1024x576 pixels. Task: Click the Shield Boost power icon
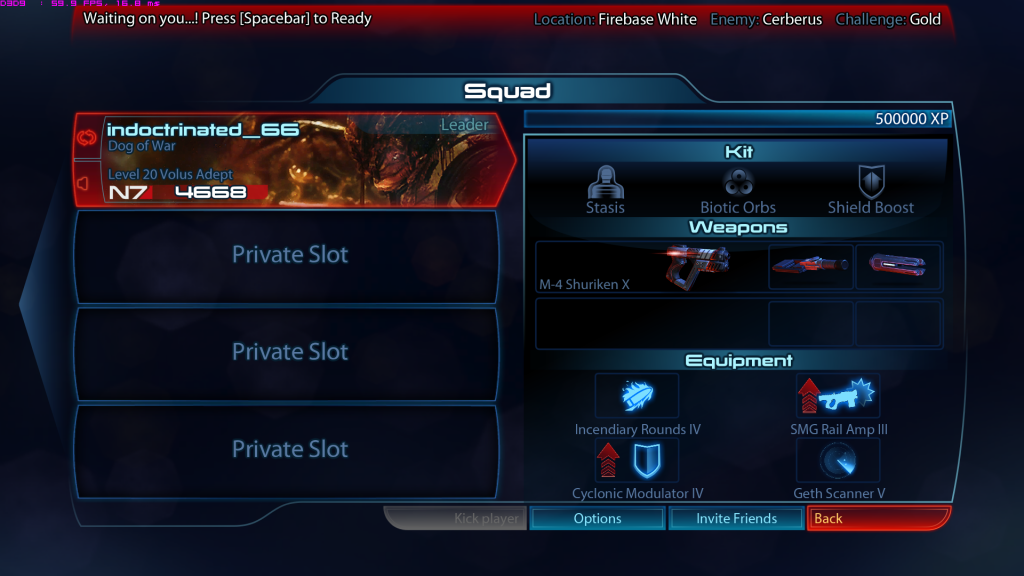point(871,183)
